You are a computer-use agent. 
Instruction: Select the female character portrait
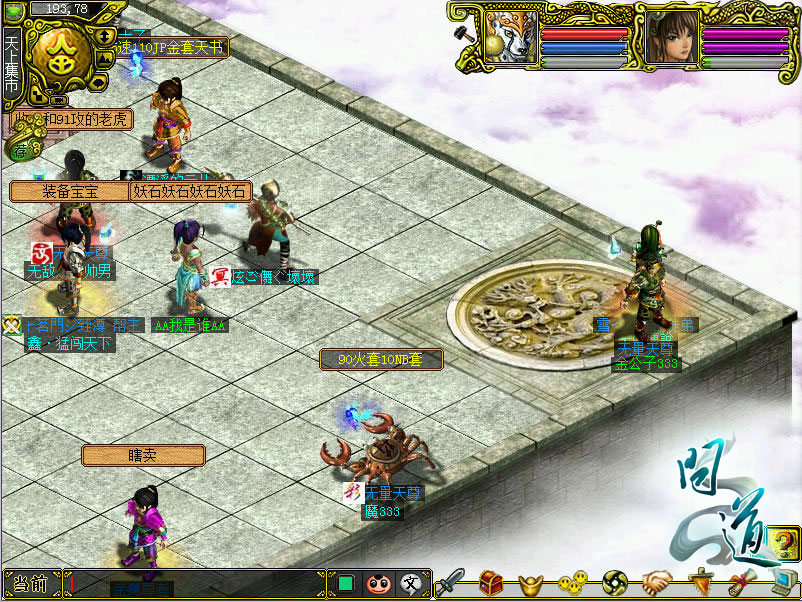[672, 38]
